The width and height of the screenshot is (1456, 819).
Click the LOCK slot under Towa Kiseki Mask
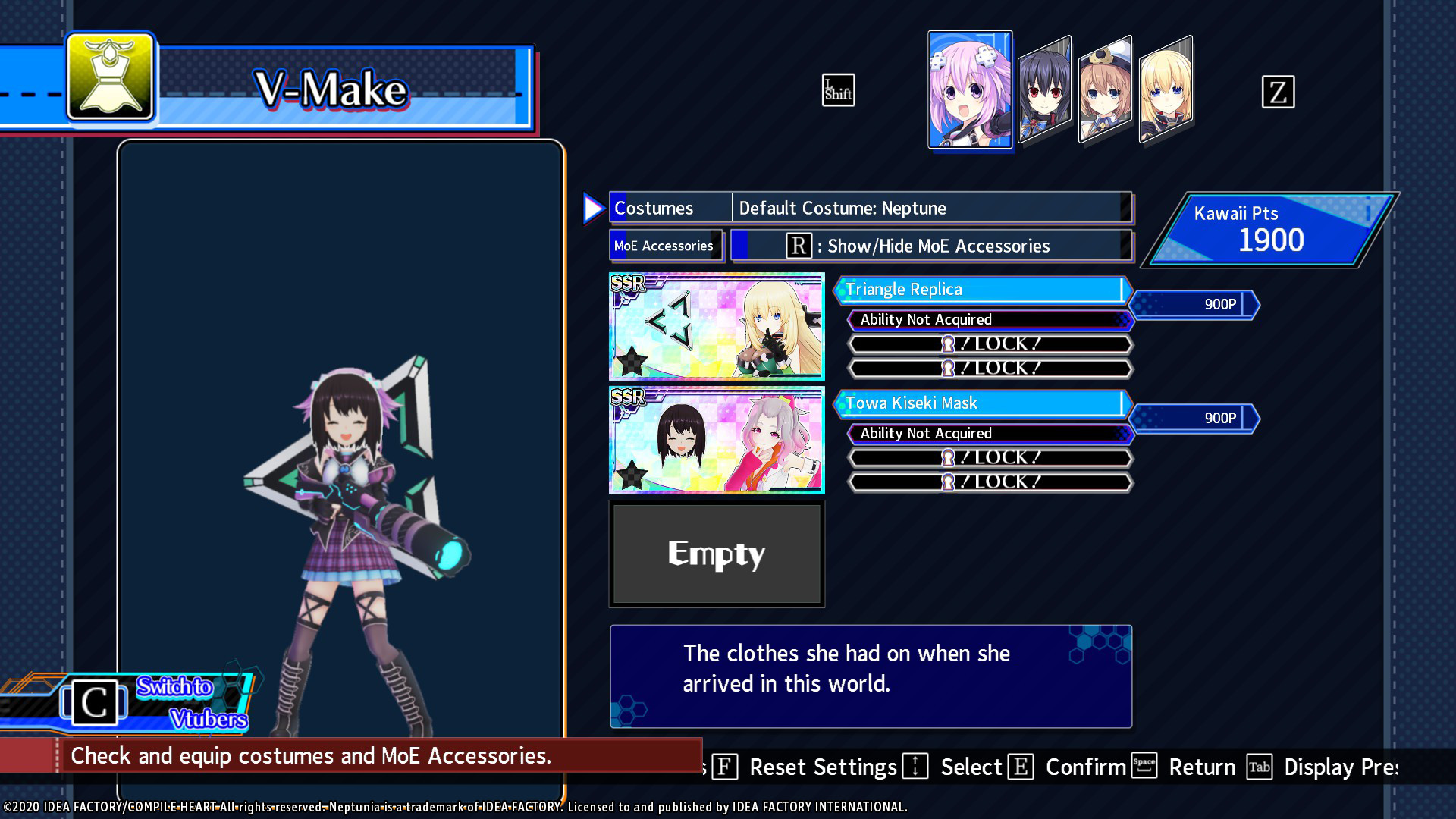pyautogui.click(x=988, y=457)
